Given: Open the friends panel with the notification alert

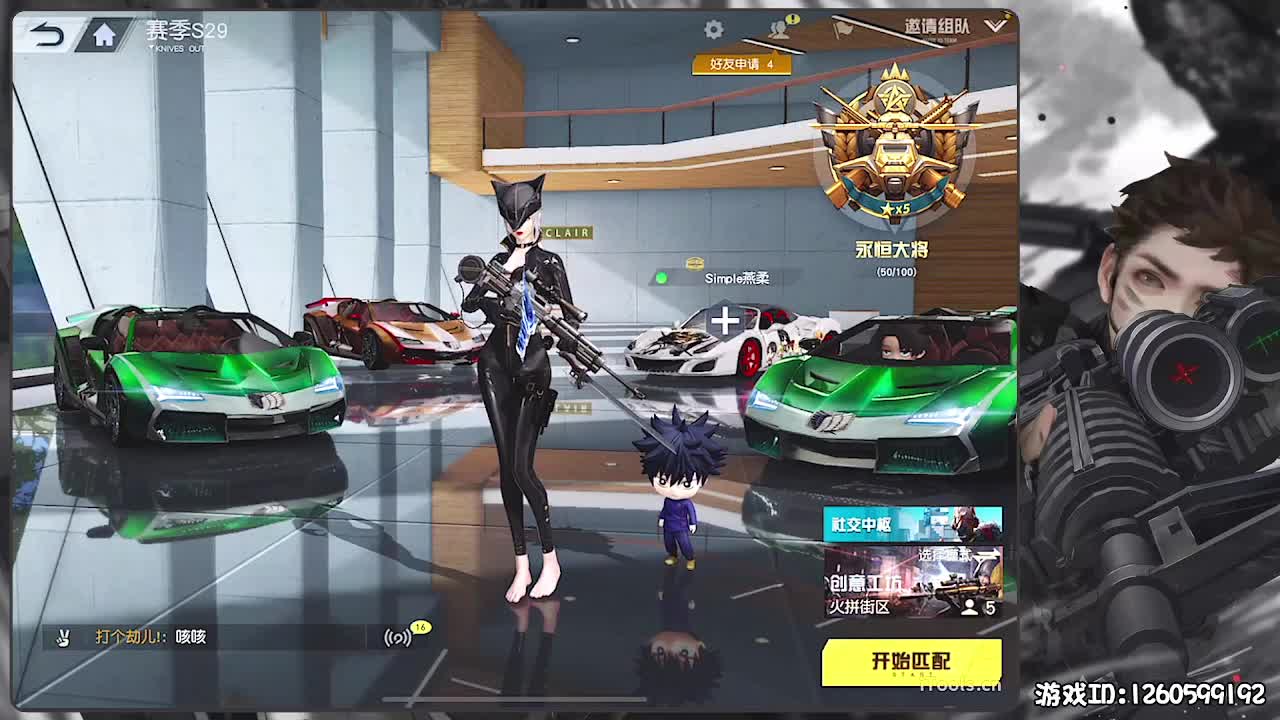Looking at the screenshot, I should click(x=781, y=31).
